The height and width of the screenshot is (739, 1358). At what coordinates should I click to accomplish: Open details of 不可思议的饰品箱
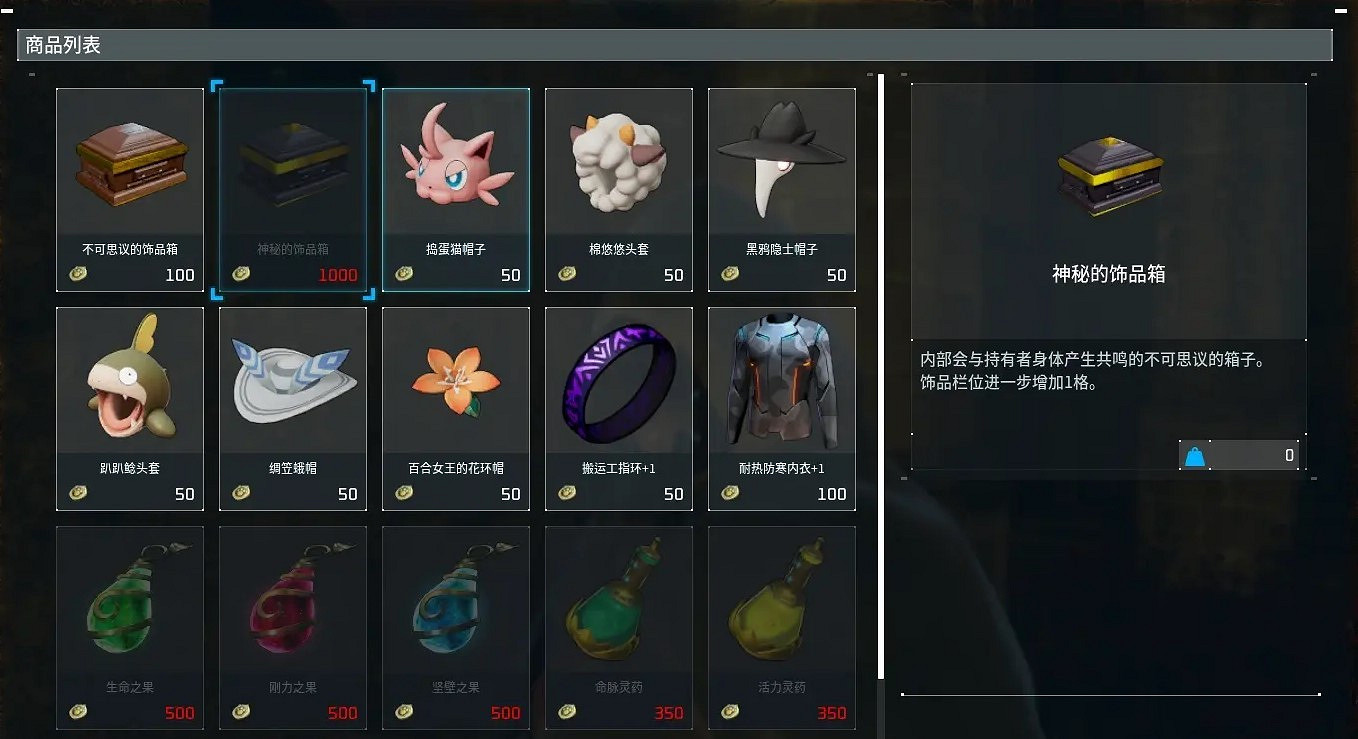130,190
